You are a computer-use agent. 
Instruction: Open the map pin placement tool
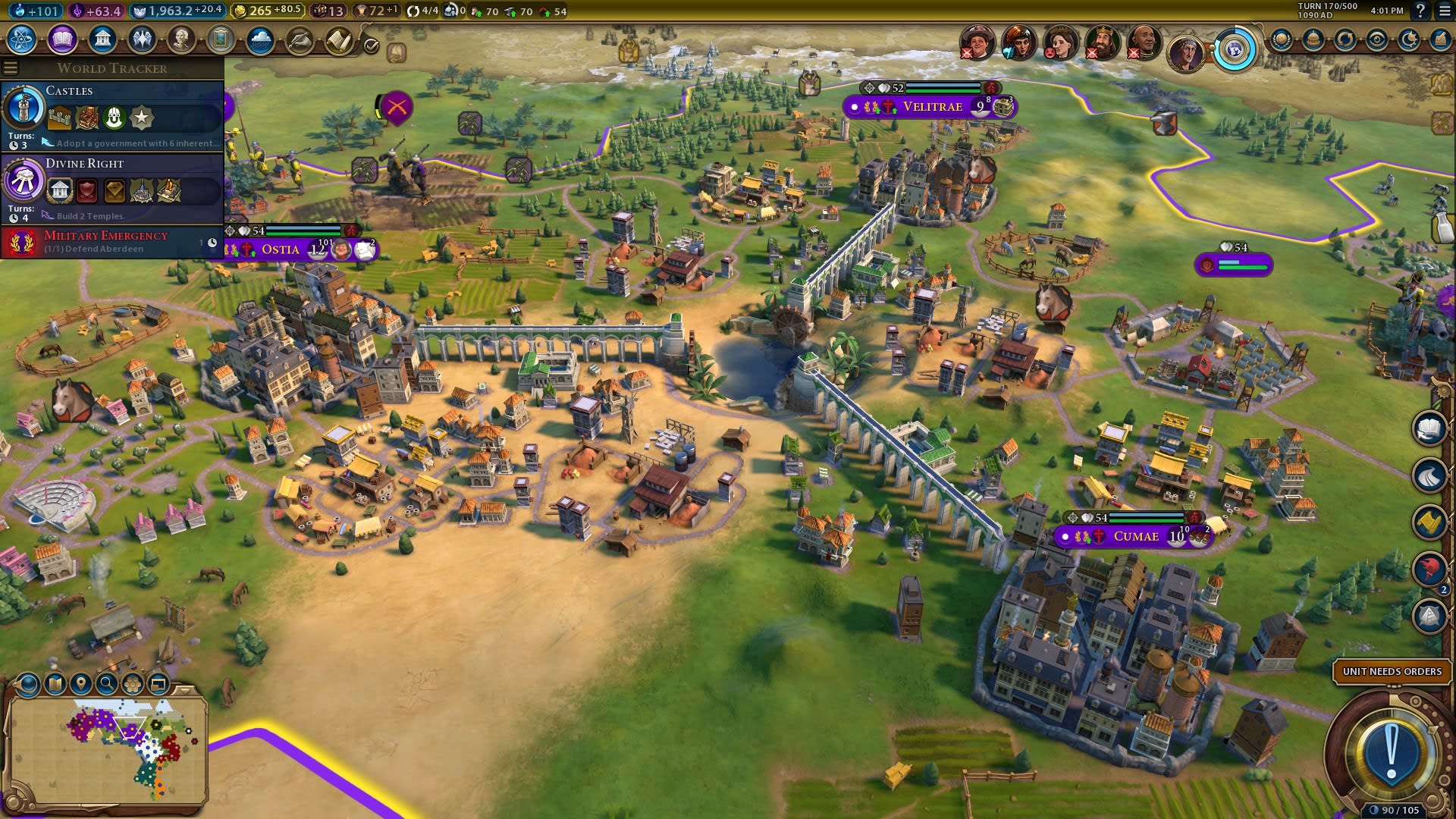tap(80, 684)
